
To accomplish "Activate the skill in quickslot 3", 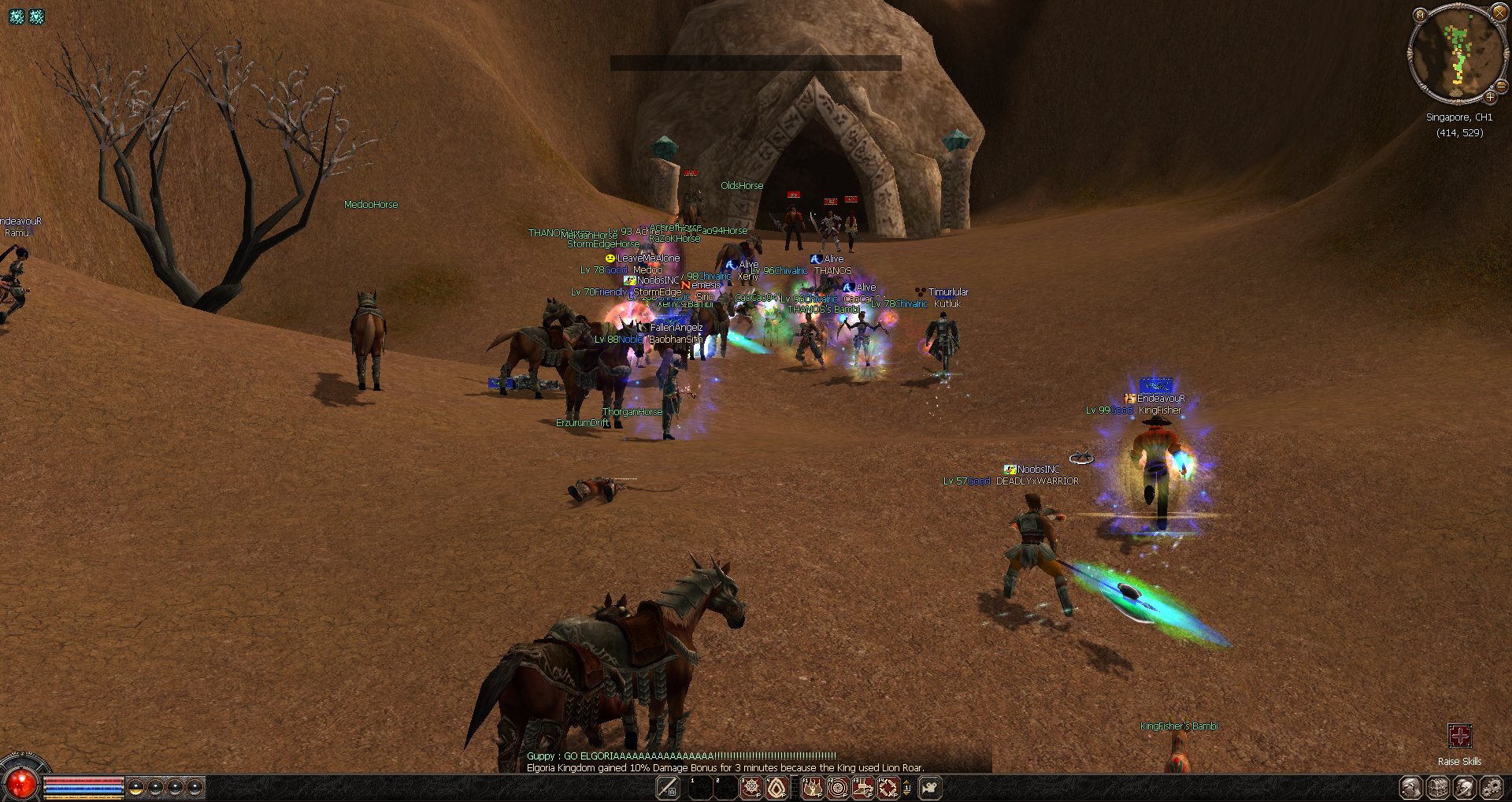I will point(751,787).
